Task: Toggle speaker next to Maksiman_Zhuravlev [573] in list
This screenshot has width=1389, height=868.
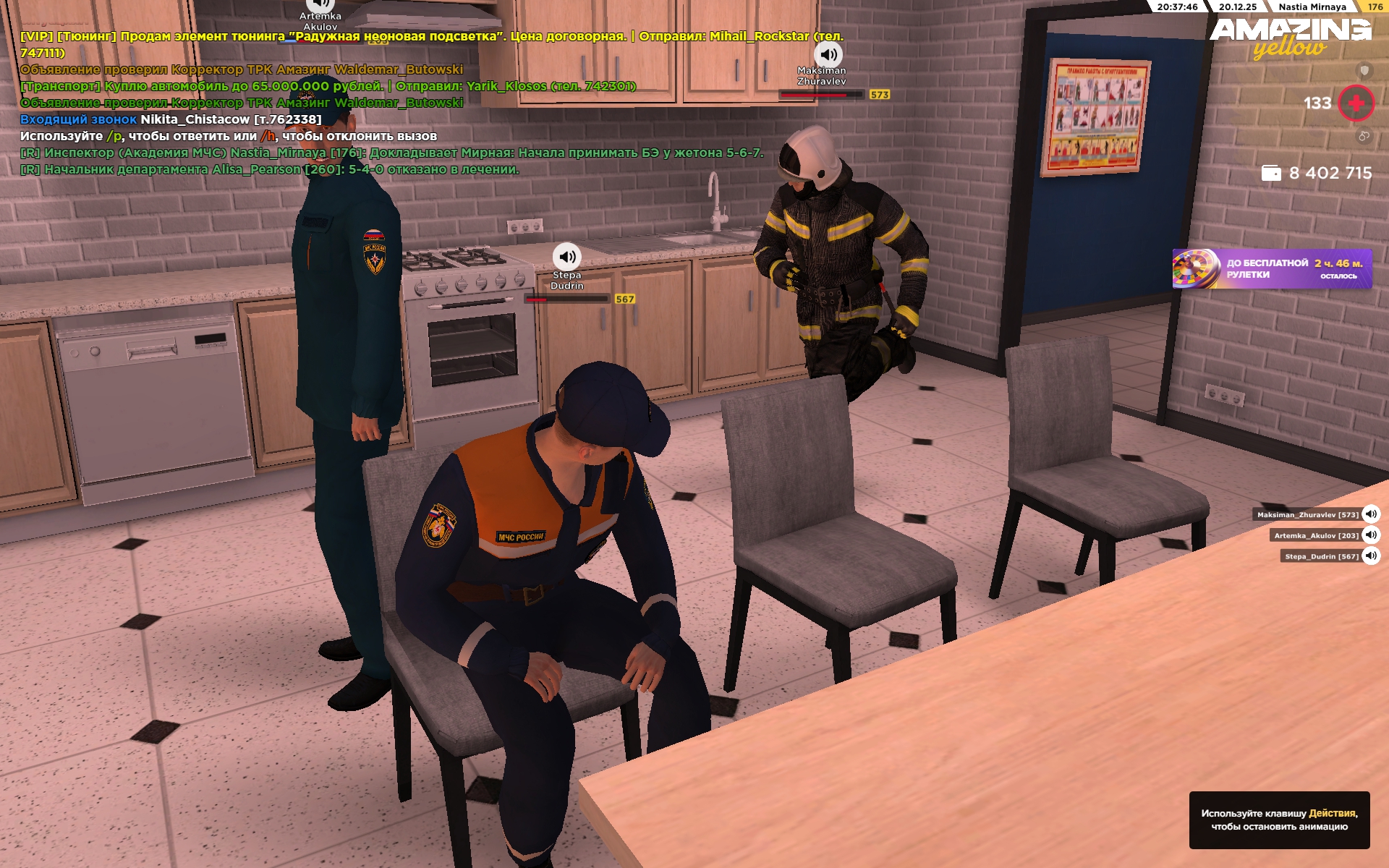Action: coord(1371,514)
